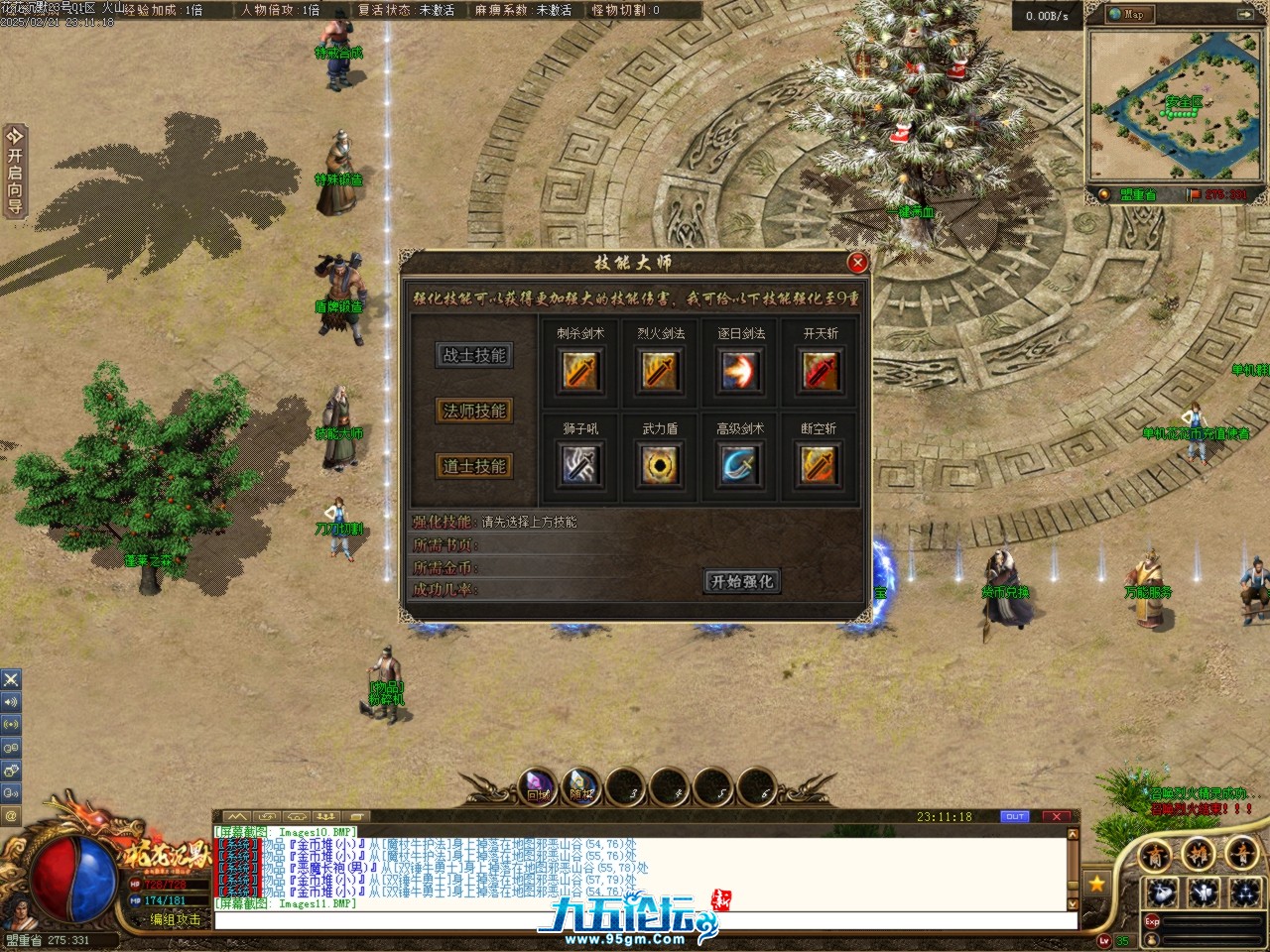Click the blue OUT button above chat
The width and height of the screenshot is (1270, 952).
tap(1014, 817)
